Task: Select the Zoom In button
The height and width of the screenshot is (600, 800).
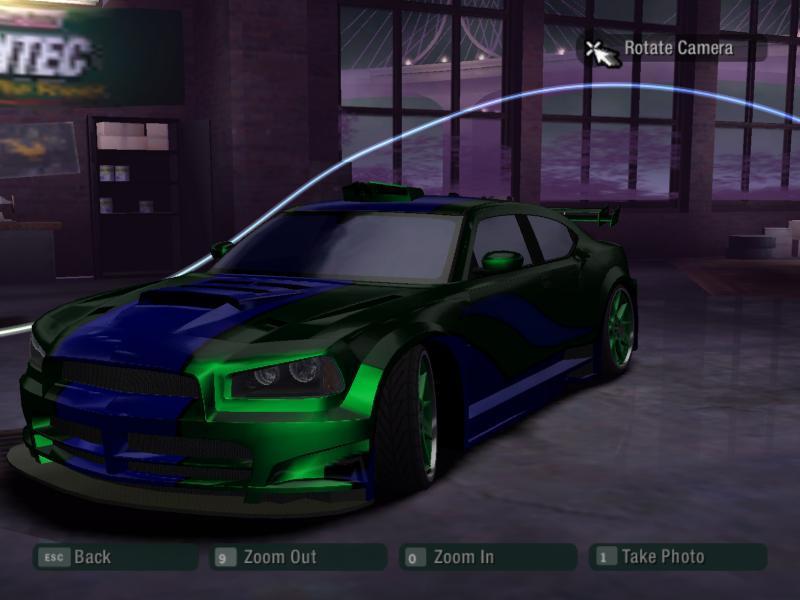Action: [x=462, y=557]
